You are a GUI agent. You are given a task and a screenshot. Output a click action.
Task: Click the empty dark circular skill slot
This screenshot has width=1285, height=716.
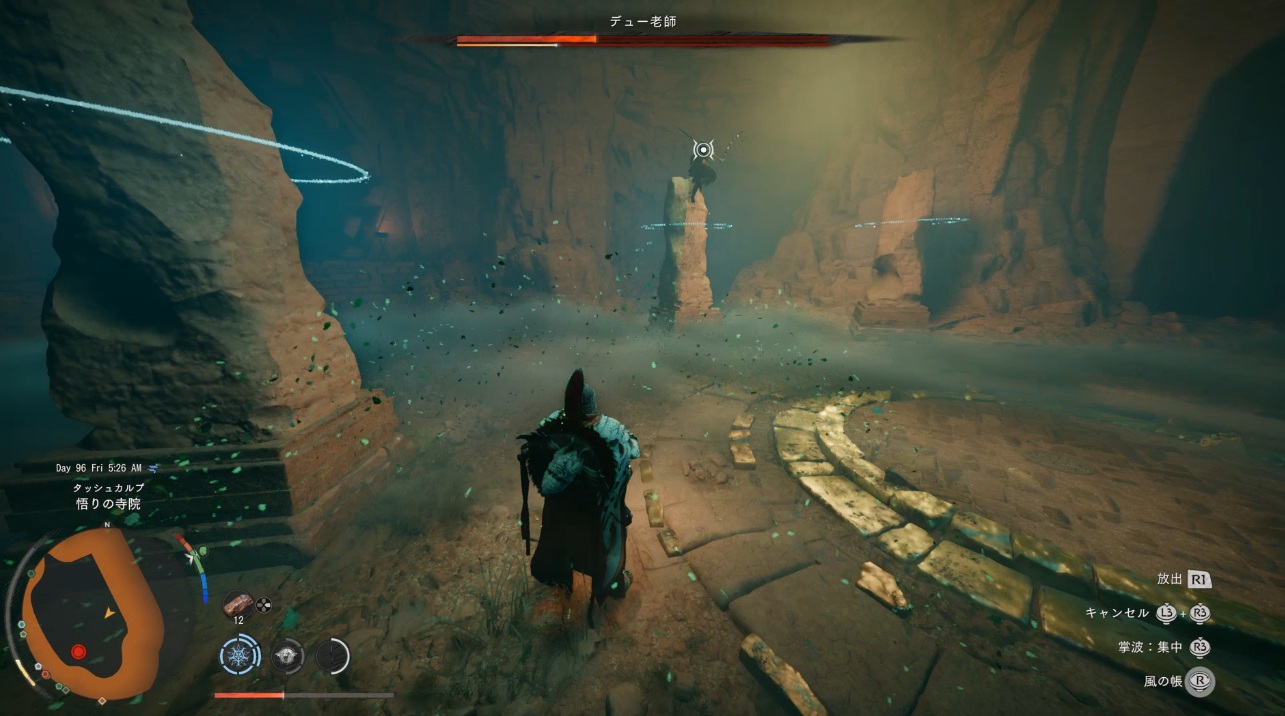coord(333,656)
